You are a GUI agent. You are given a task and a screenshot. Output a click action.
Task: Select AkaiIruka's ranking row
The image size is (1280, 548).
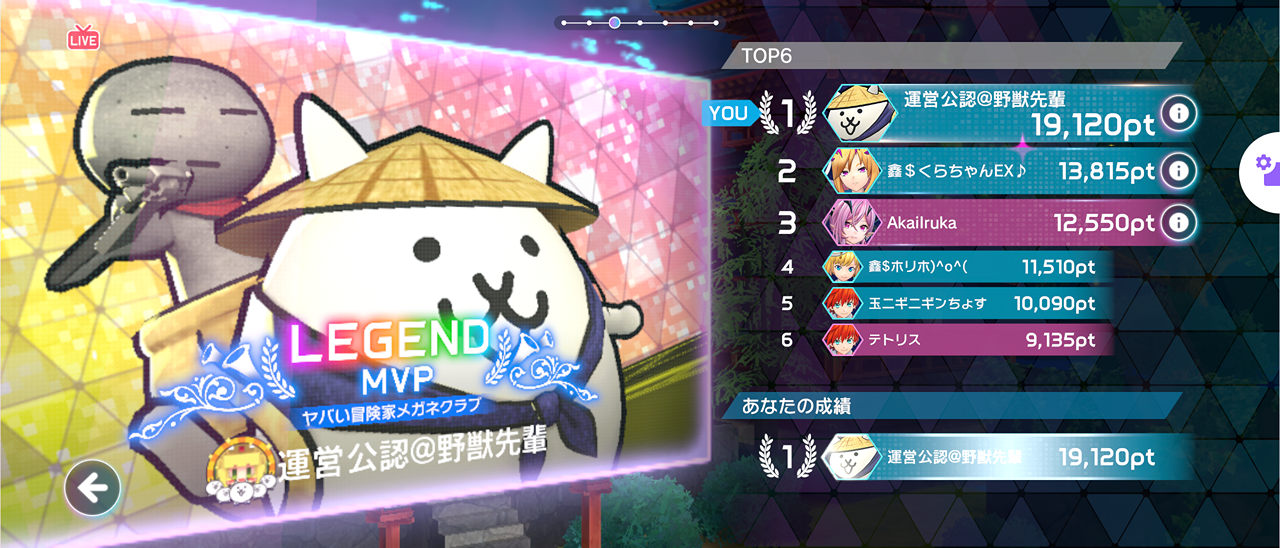pos(990,222)
